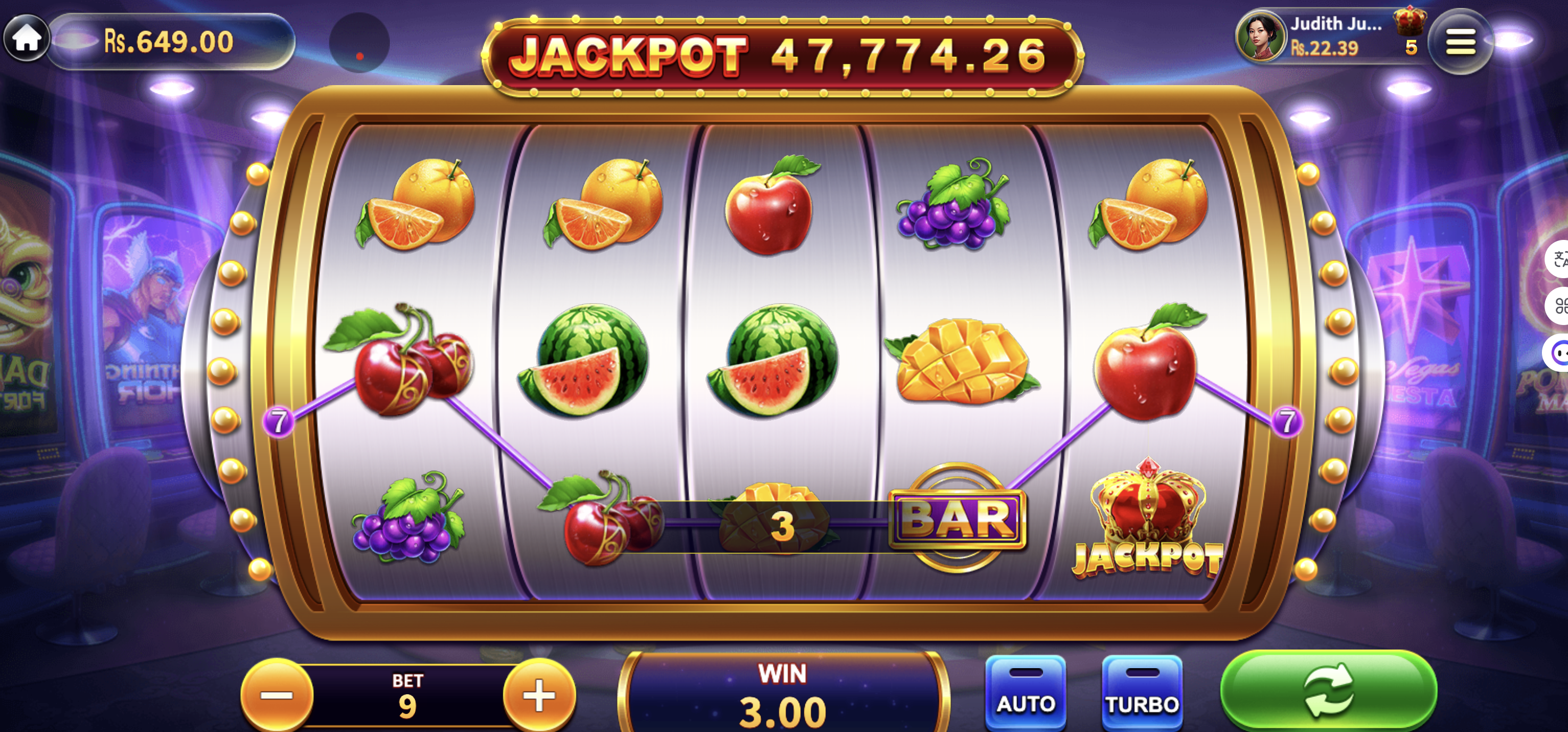Spin the reels with the green button
Viewport: 1568px width, 732px height.
(1328, 691)
